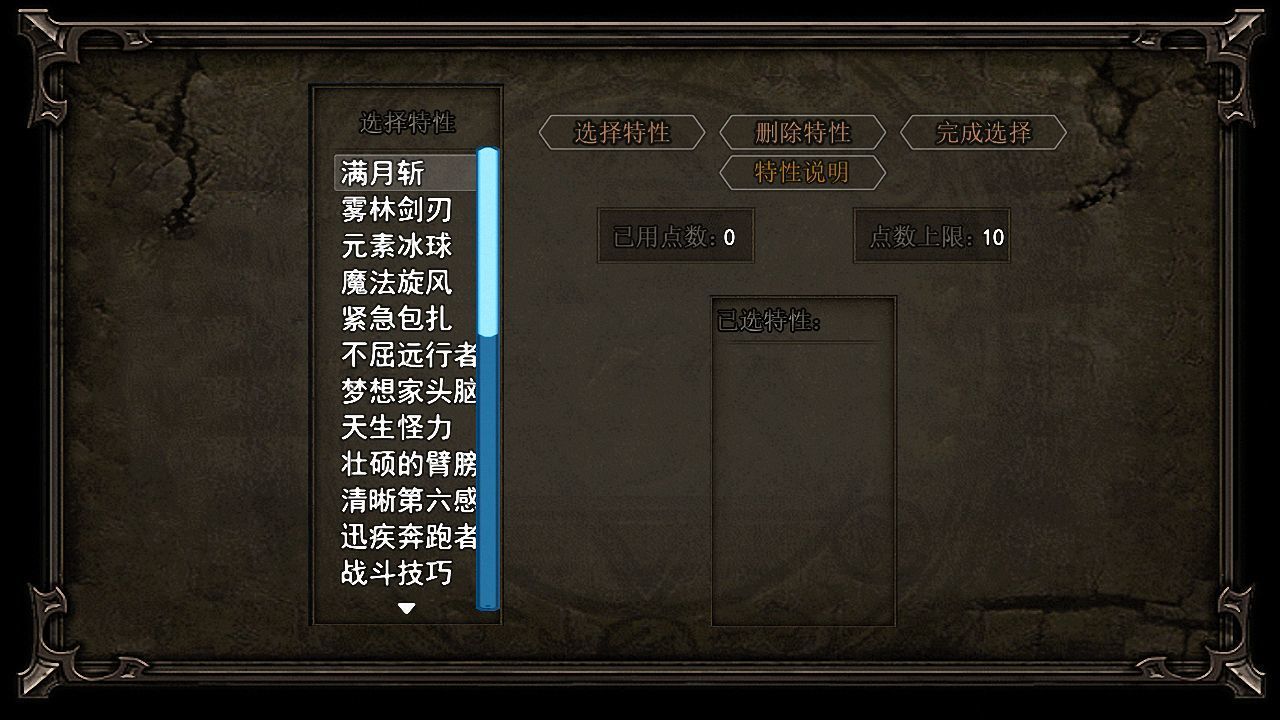Click the down arrow below the trait list
Screen dimensions: 1280x720
(406, 607)
